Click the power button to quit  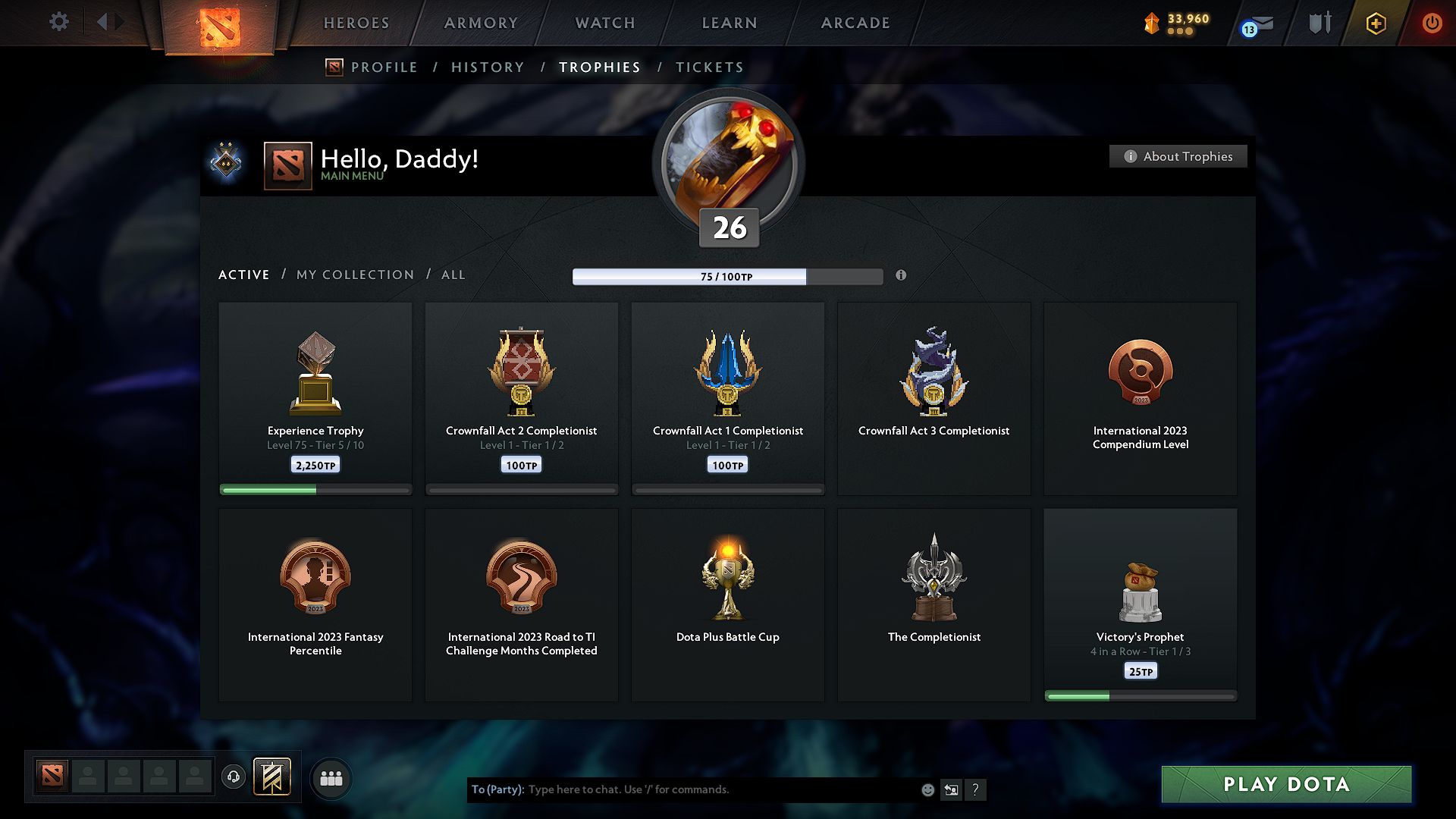(x=1432, y=23)
